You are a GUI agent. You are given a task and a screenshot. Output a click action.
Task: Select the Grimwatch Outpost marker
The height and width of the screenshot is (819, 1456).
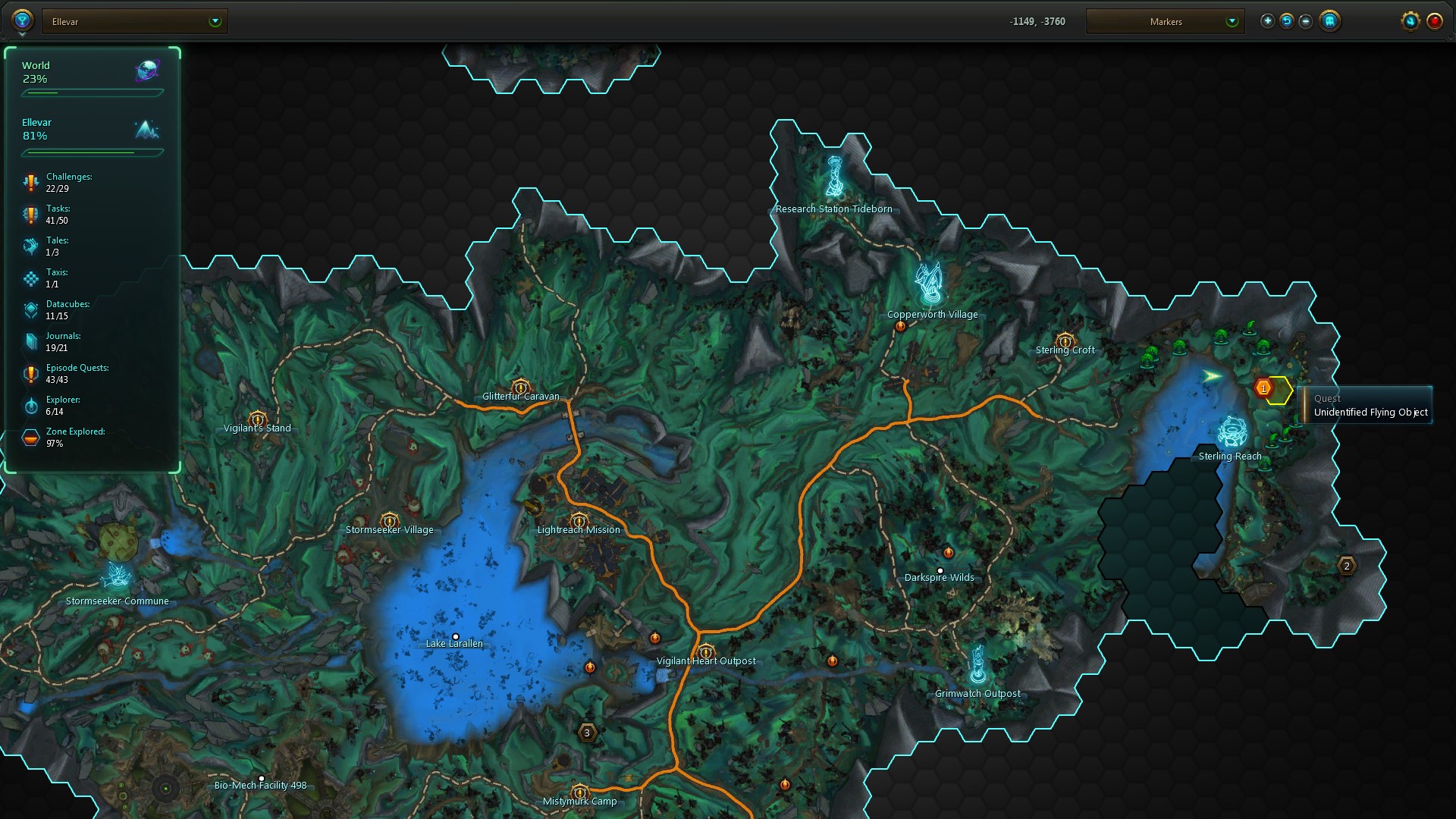pos(978,665)
